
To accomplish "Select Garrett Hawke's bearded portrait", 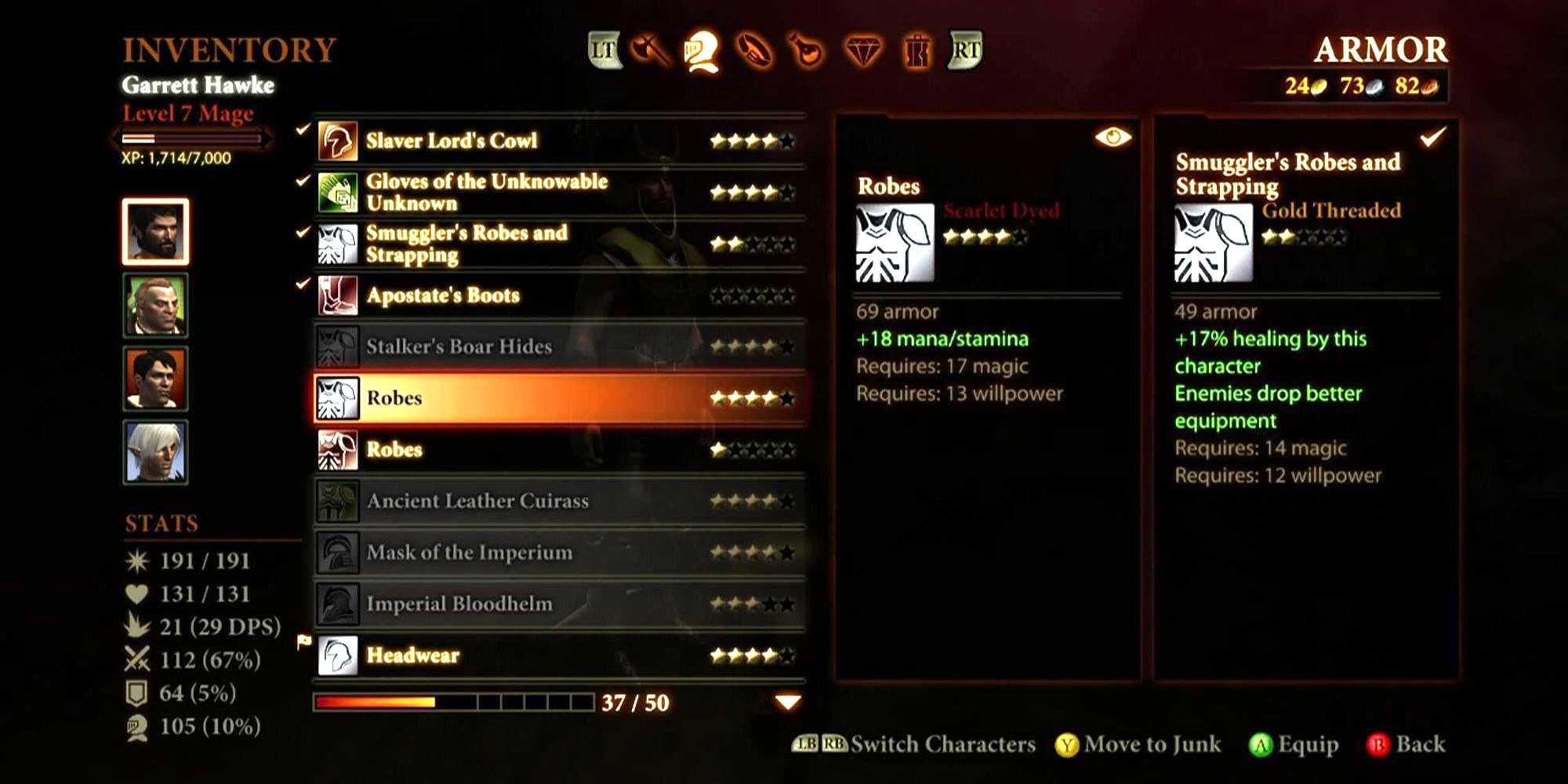I will coord(155,231).
